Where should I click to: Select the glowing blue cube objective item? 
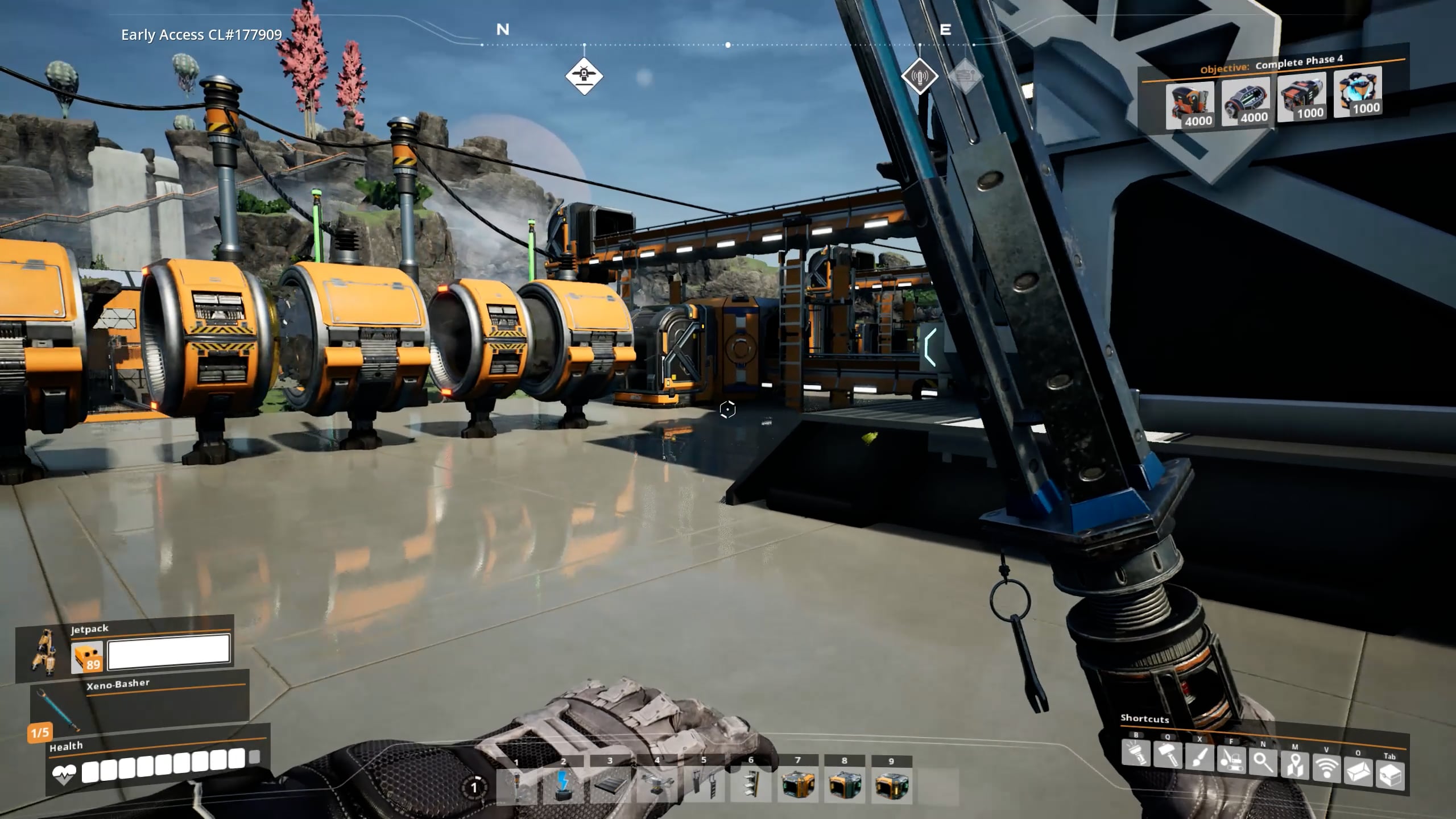point(1358,92)
